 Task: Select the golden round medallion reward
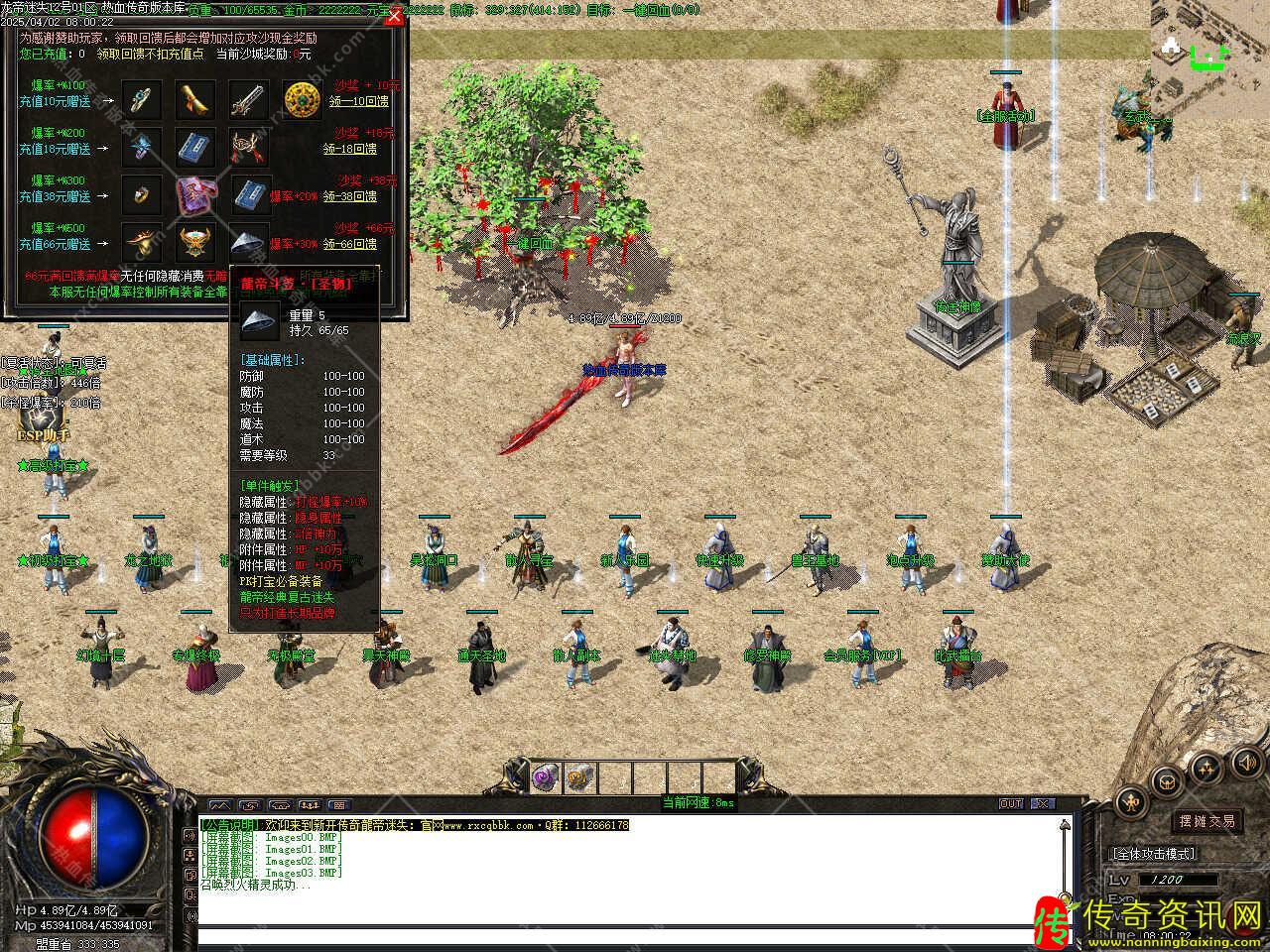[302, 99]
